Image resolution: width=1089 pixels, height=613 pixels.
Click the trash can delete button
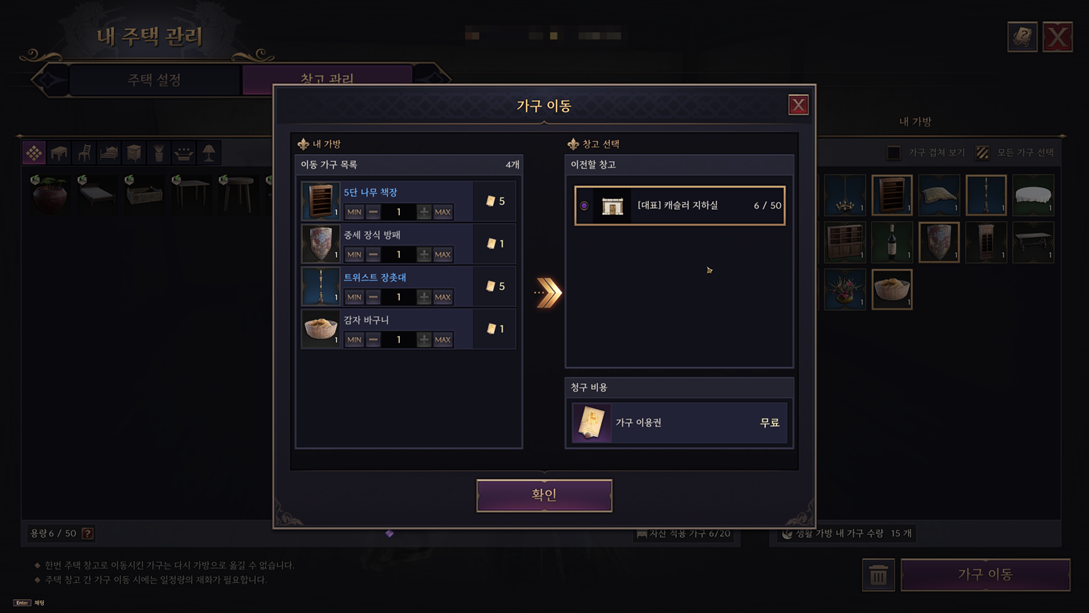(x=878, y=575)
